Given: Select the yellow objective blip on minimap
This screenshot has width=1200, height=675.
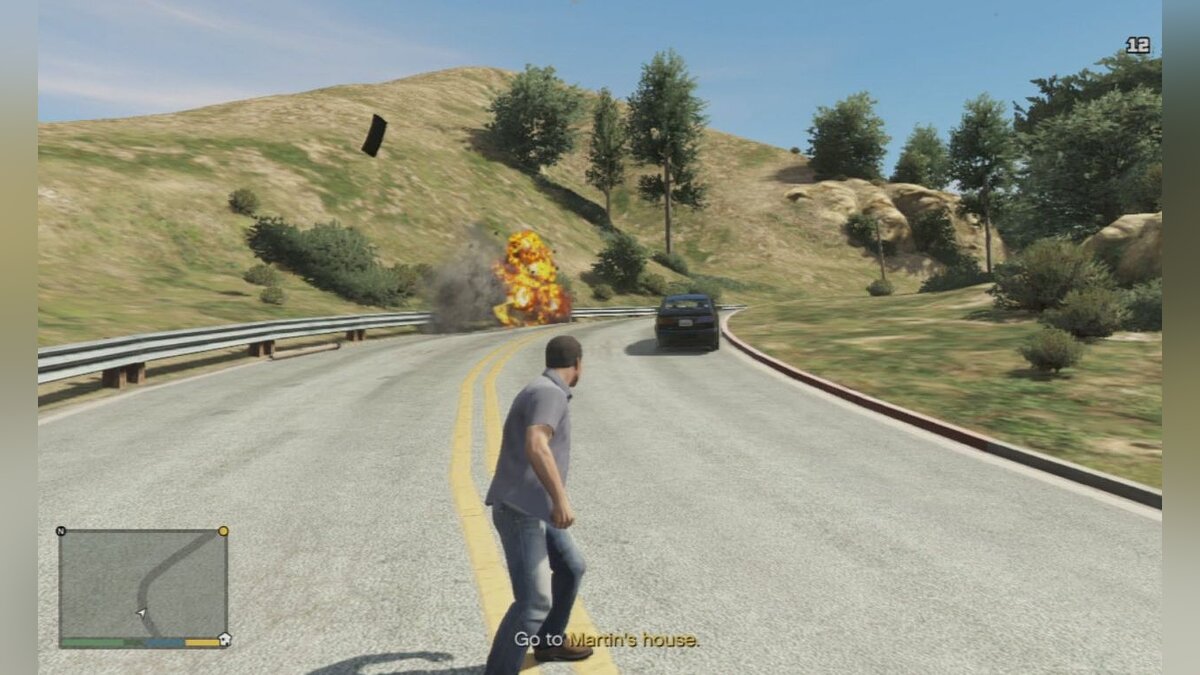Looking at the screenshot, I should pos(223,531).
